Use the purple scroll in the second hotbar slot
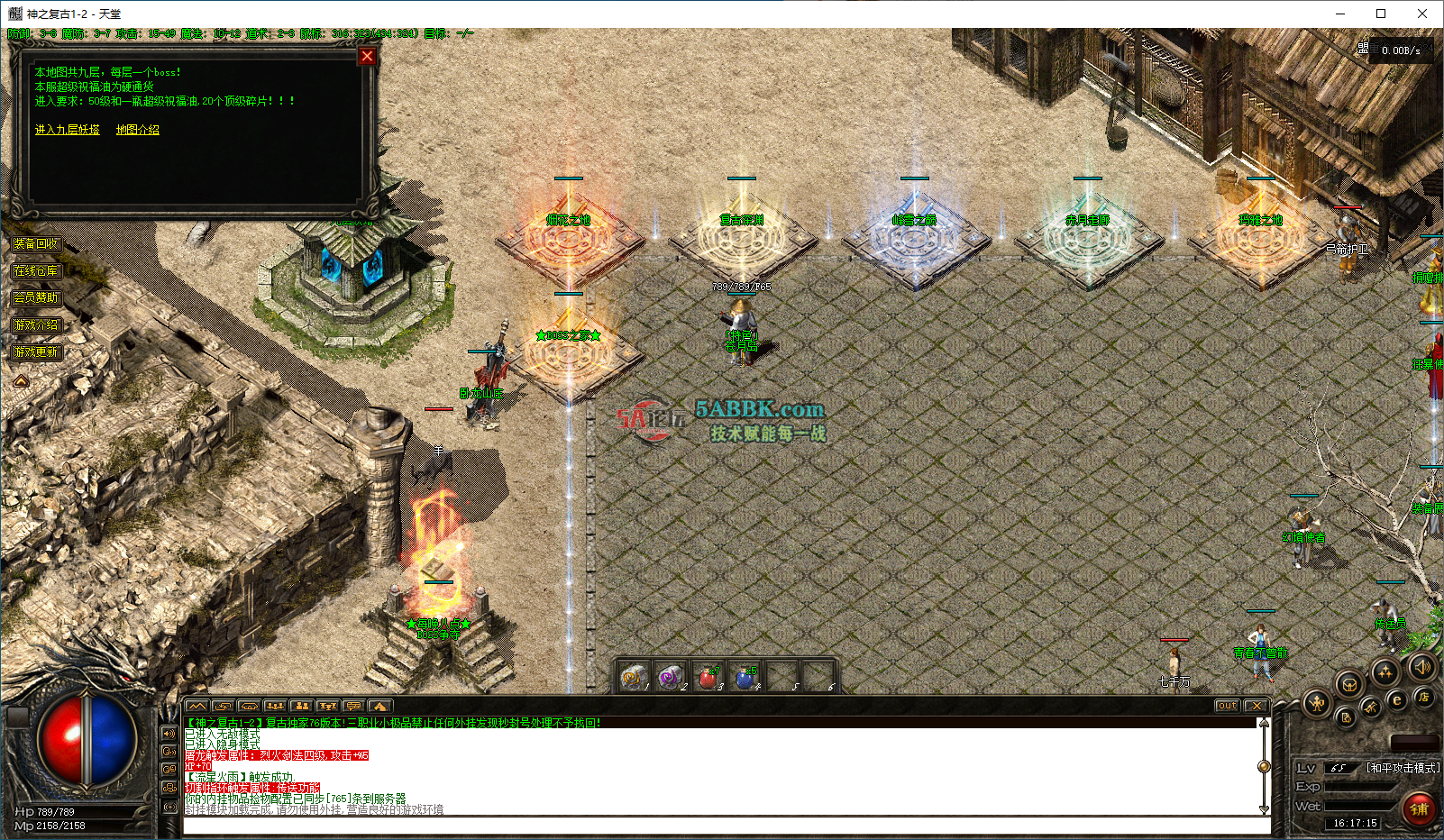This screenshot has height=840, width=1444. (x=670, y=677)
